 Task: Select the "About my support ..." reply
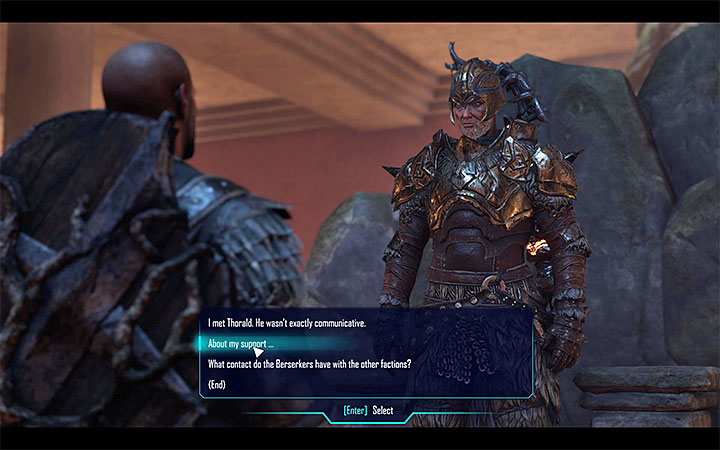click(x=241, y=344)
